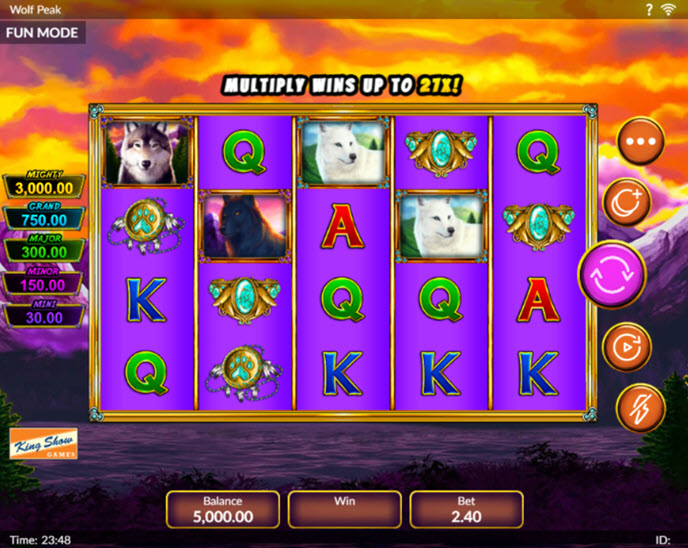Click the Bet 2.40 panel
688x548 pixels.
point(466,509)
